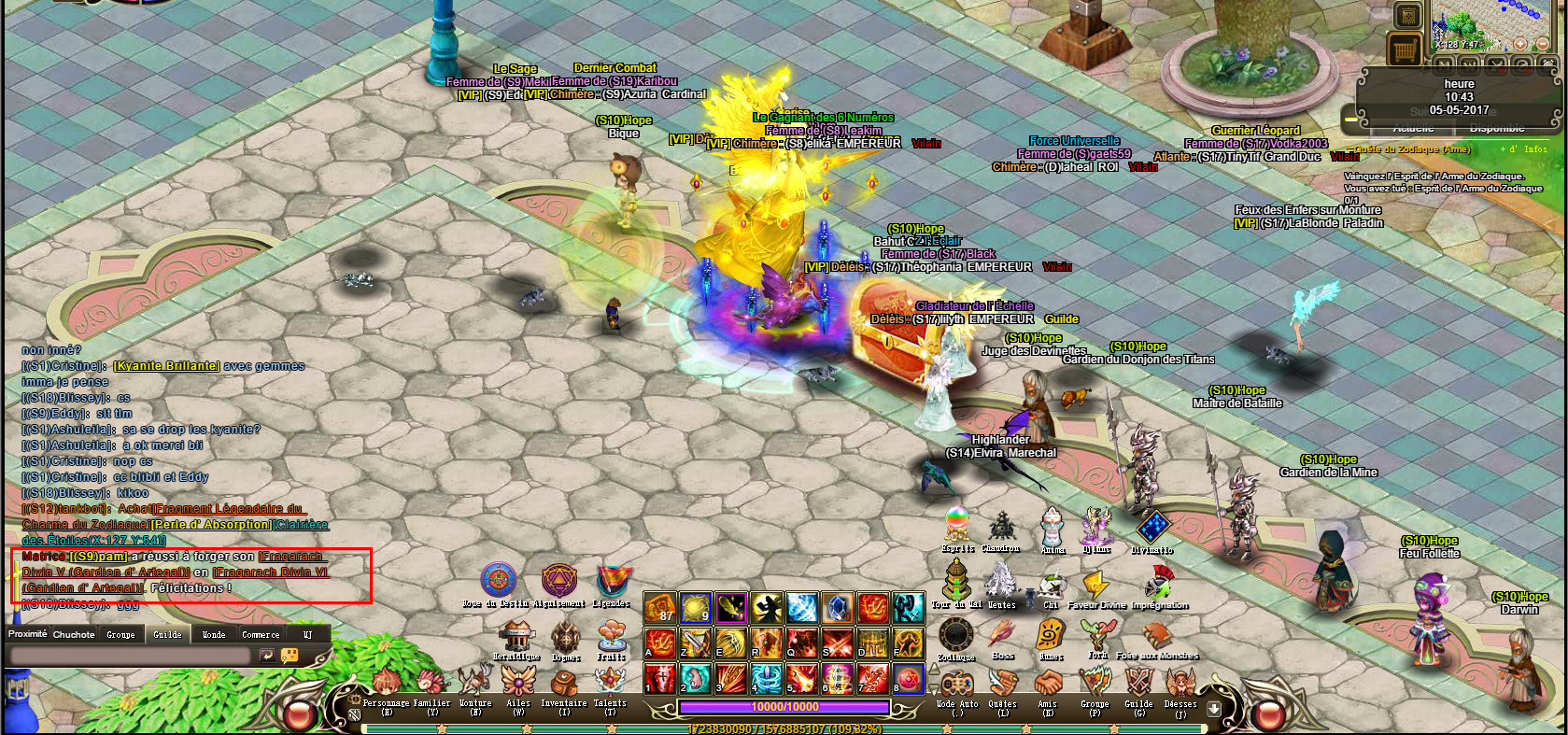Focus the chat text input box
This screenshot has height=735, width=1568.
point(129,657)
